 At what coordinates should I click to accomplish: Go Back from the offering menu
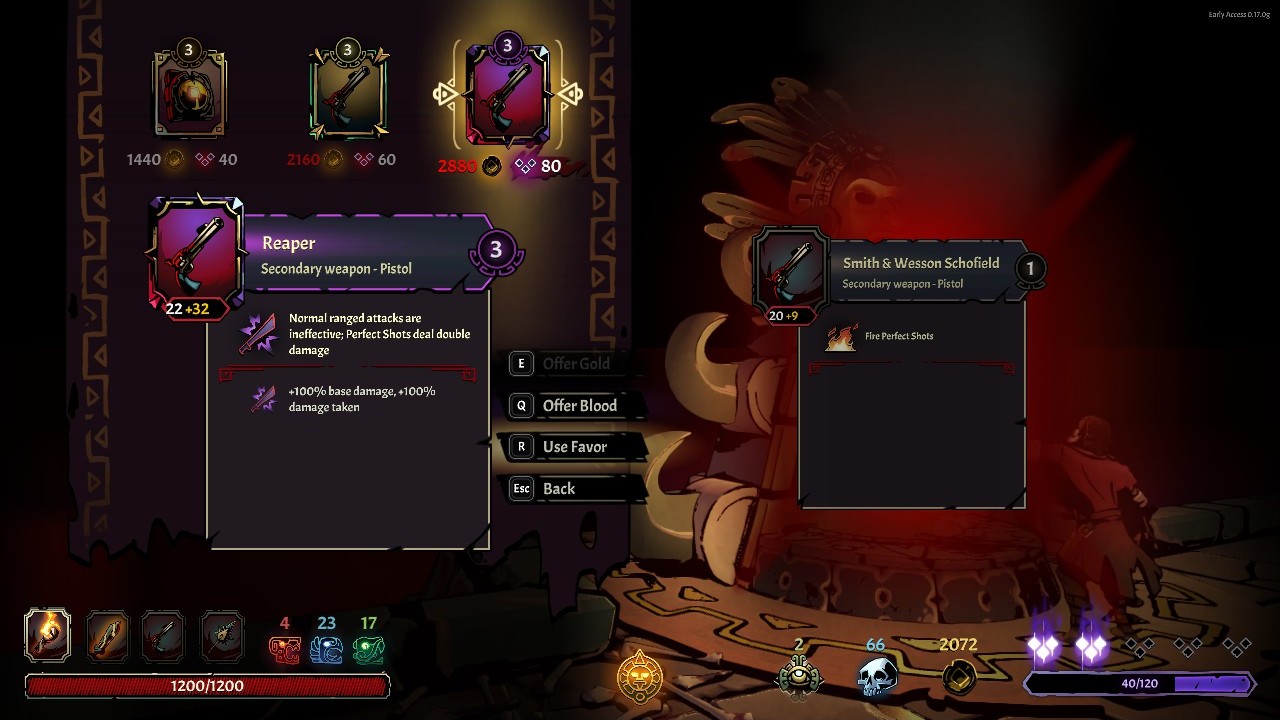click(558, 489)
